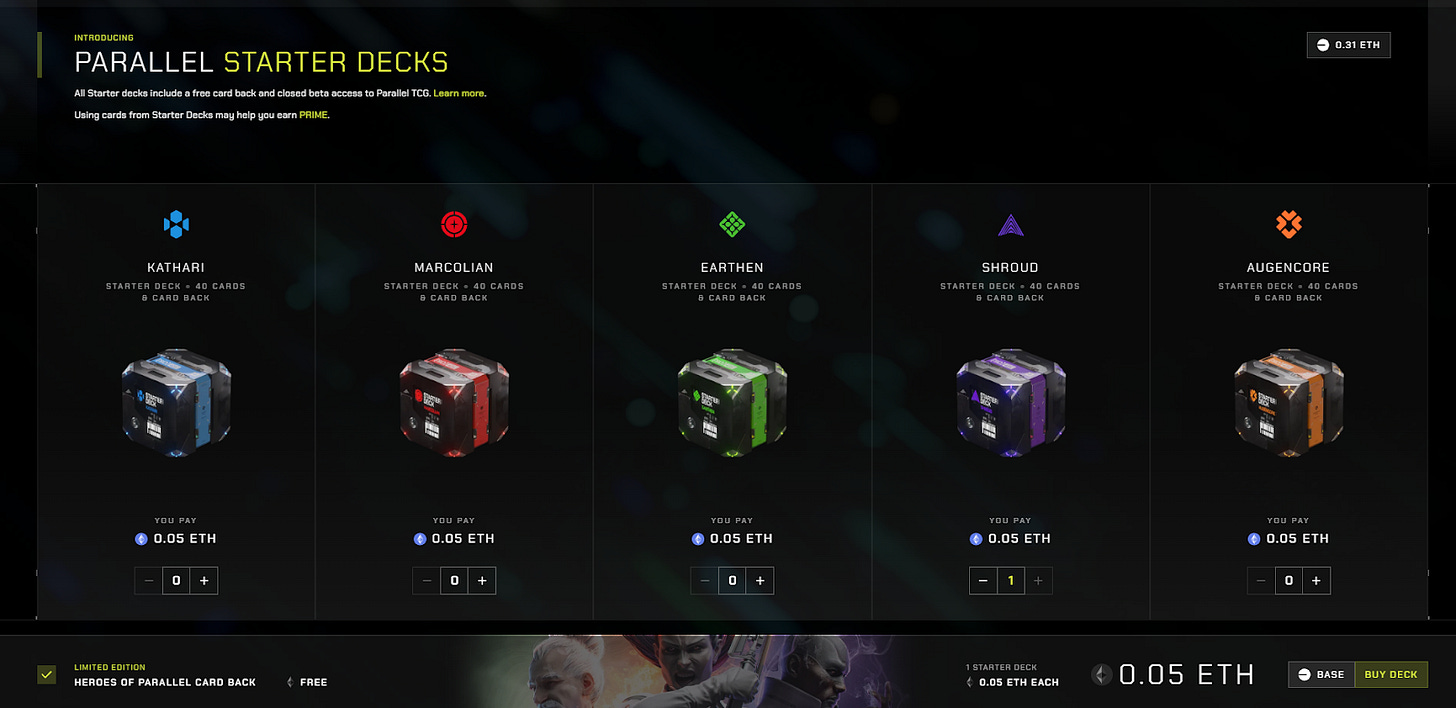Decrease the Shroud deck quantity
Viewport: 1456px width, 708px height.
(x=983, y=581)
